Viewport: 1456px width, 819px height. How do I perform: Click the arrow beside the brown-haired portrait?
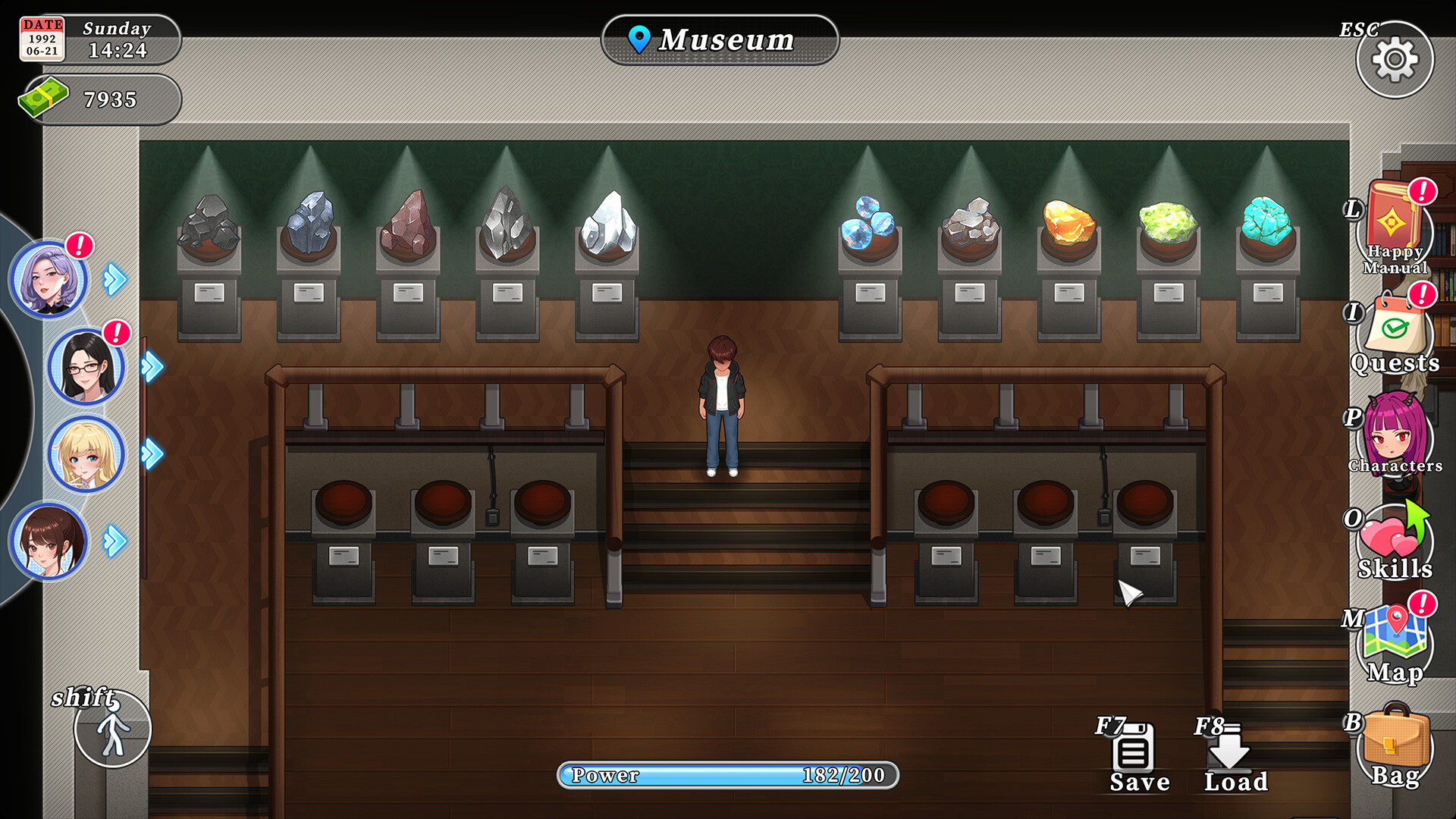pos(115,541)
